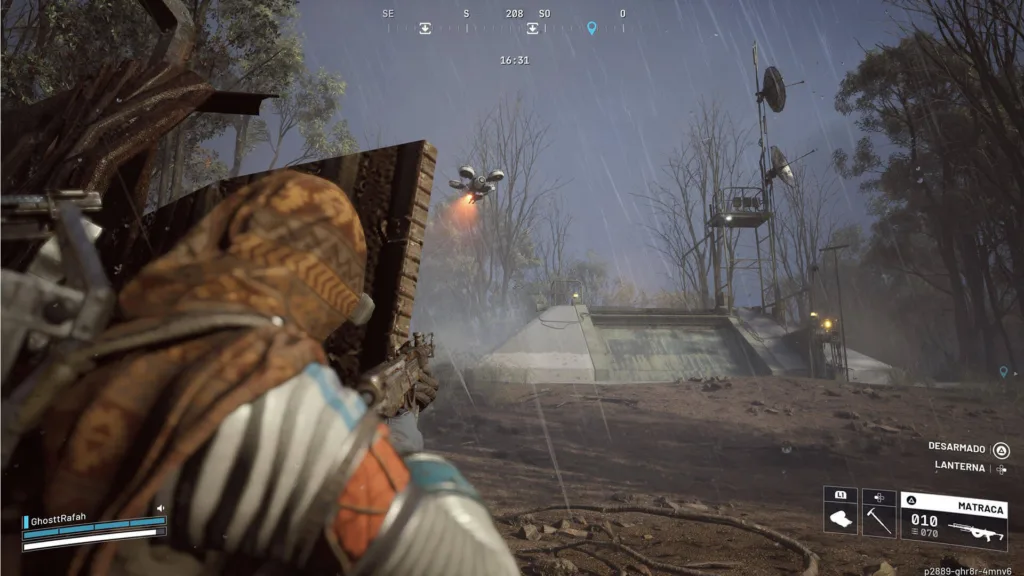
Task: Click the blue location marker at screen edge
Action: [x=1003, y=372]
